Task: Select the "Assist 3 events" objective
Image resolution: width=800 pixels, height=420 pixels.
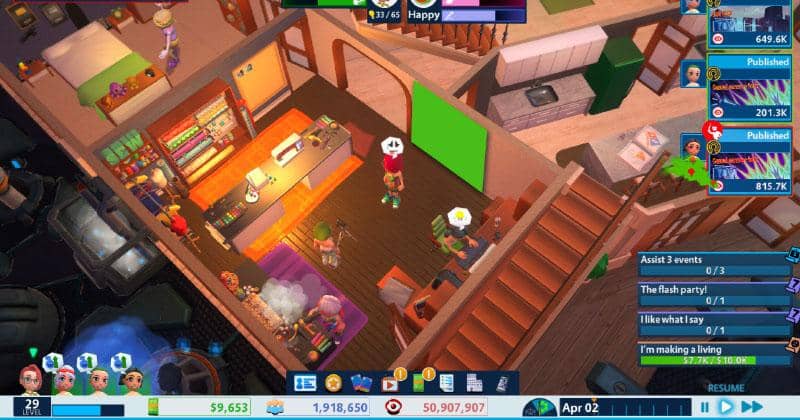Action: pos(714,264)
